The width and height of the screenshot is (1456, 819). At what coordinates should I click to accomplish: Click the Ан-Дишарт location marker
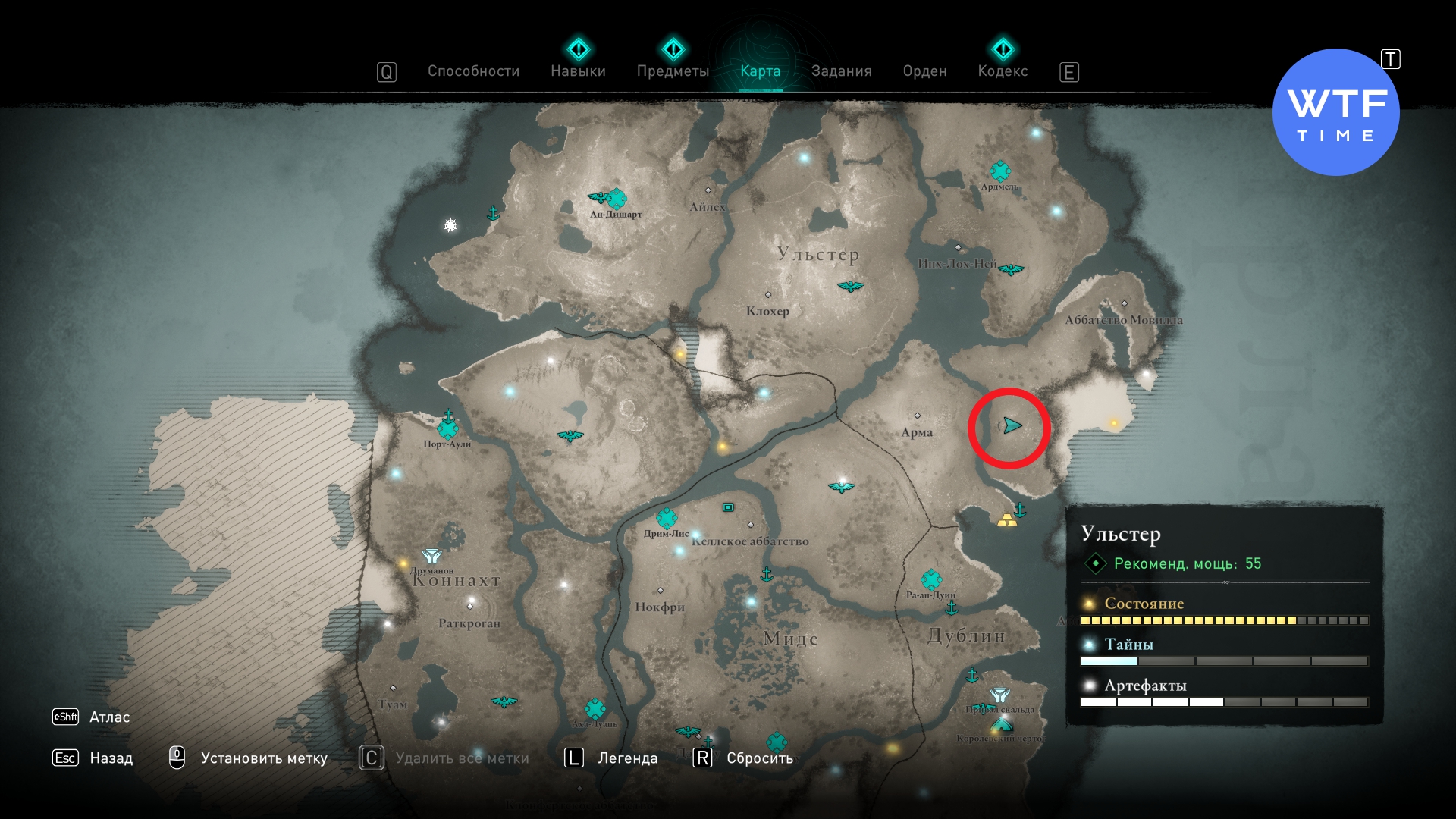(x=617, y=199)
